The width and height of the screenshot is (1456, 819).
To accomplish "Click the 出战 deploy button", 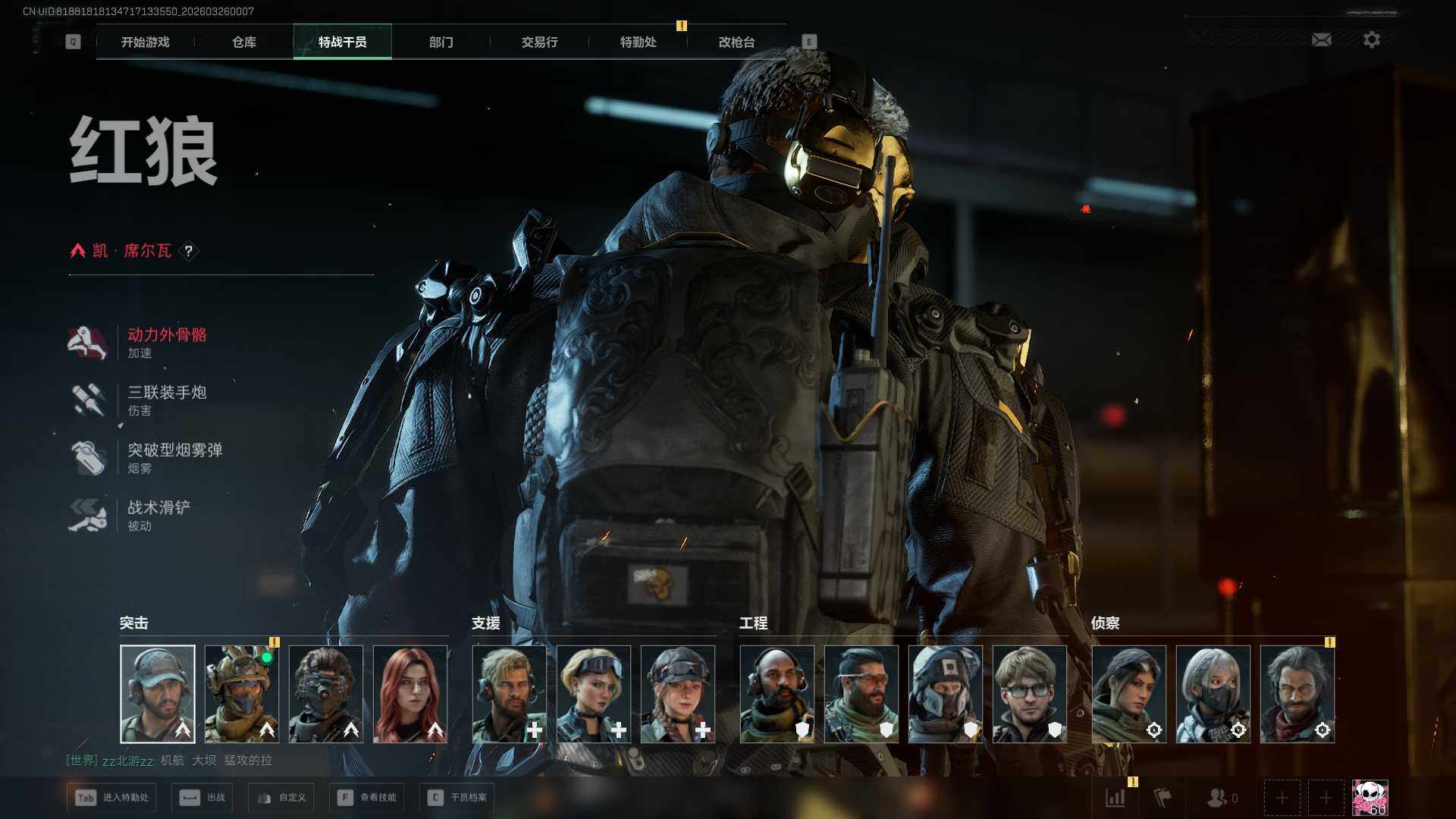I will pyautogui.click(x=202, y=798).
